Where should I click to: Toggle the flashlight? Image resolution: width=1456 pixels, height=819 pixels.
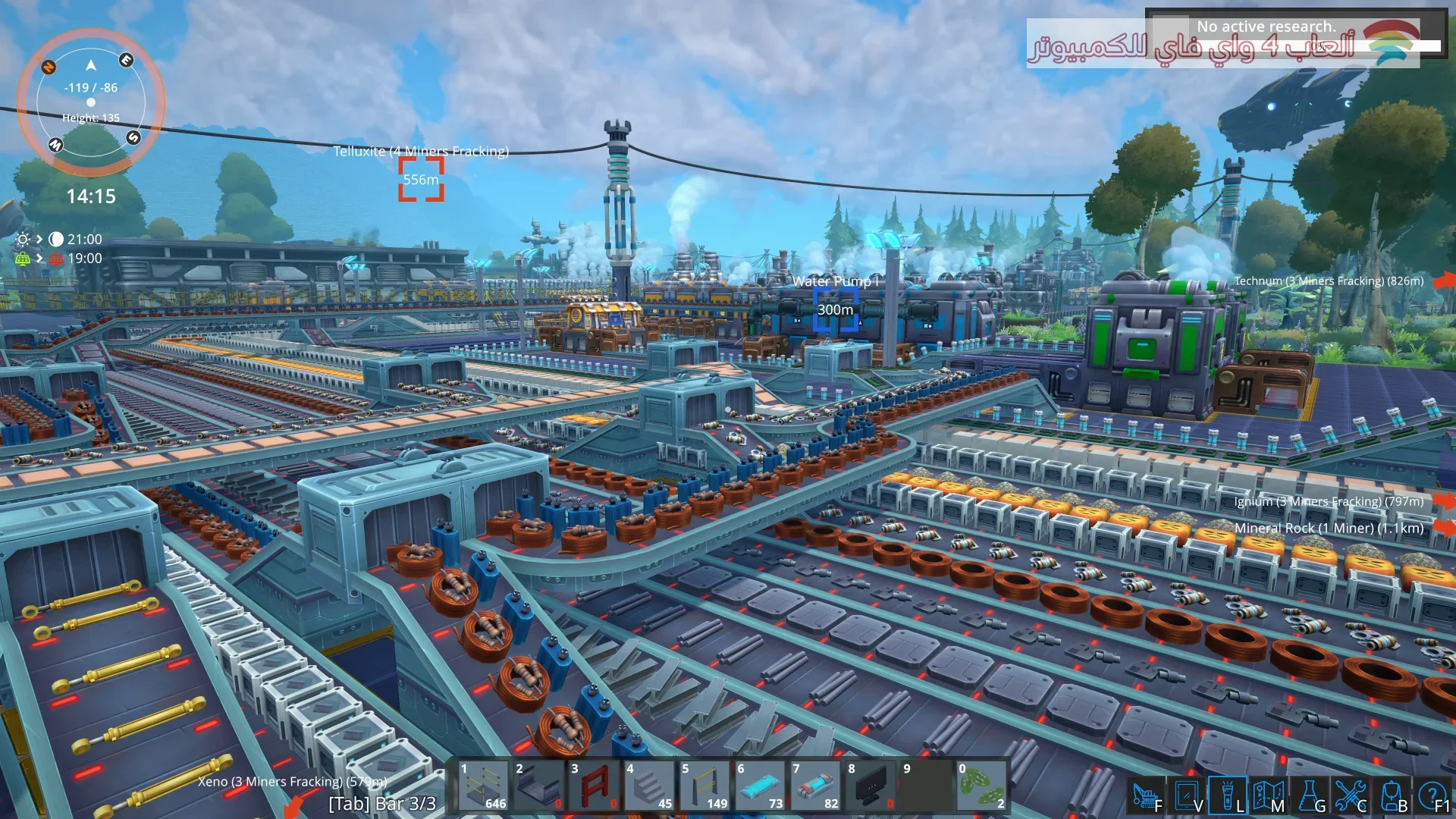[1227, 796]
